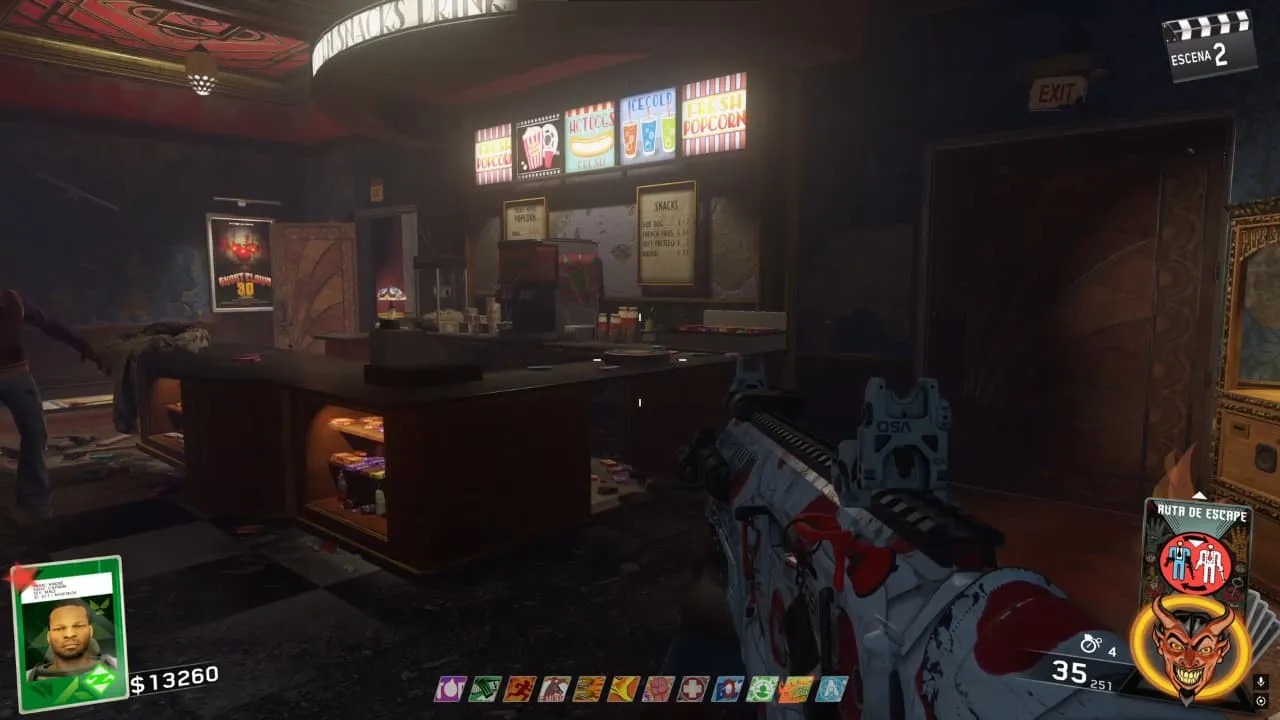Viewport: 1280px width, 720px height.
Task: Choose the red fist perk icon
Action: click(658, 689)
